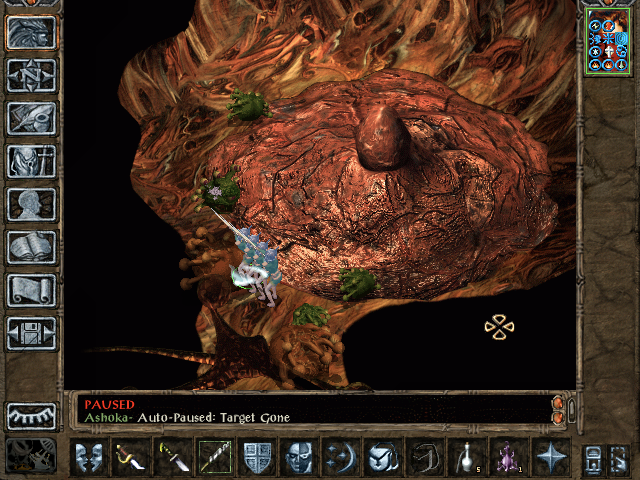Use the white potion quick item
Image resolution: width=640 pixels, height=480 pixels.
pos(468,457)
